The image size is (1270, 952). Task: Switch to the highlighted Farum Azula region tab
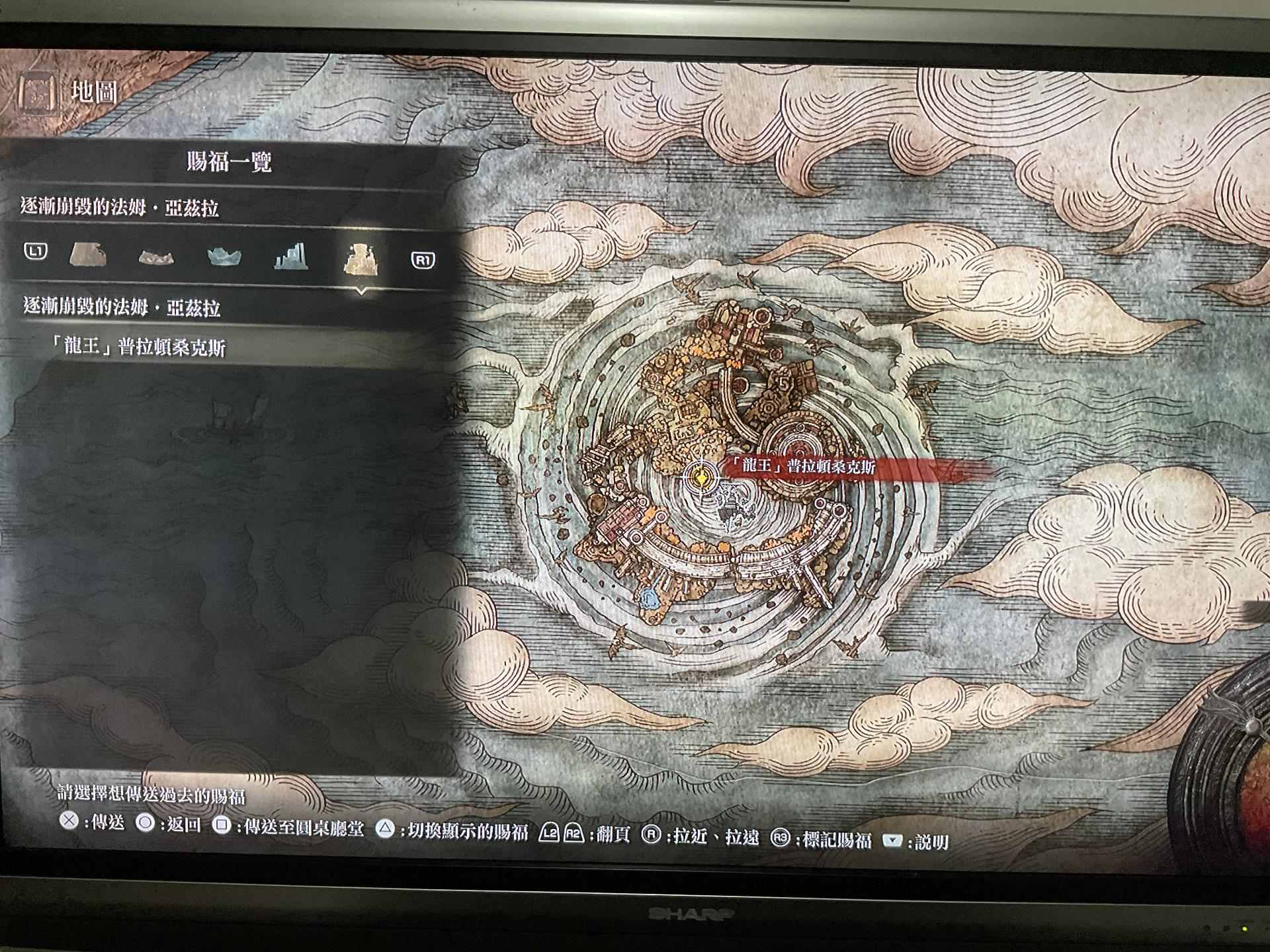tap(359, 256)
